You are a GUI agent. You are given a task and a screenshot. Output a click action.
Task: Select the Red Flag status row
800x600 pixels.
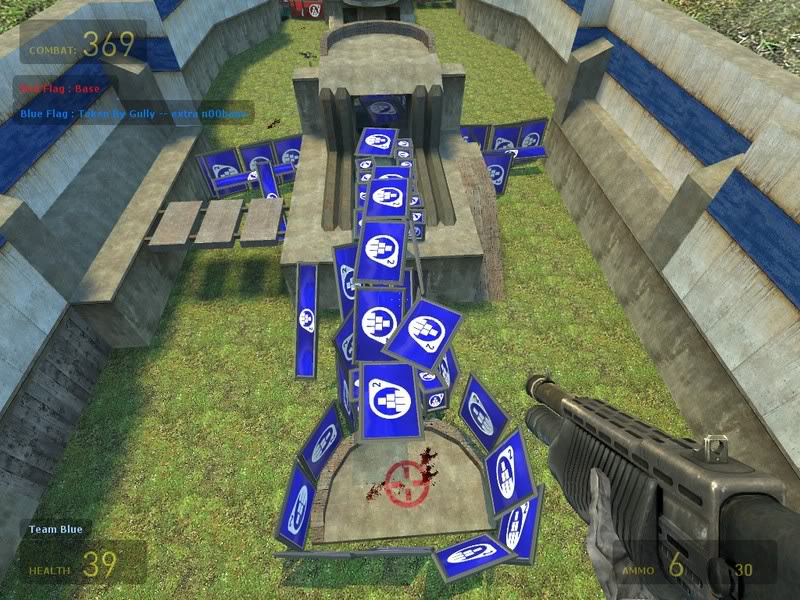tap(57, 88)
